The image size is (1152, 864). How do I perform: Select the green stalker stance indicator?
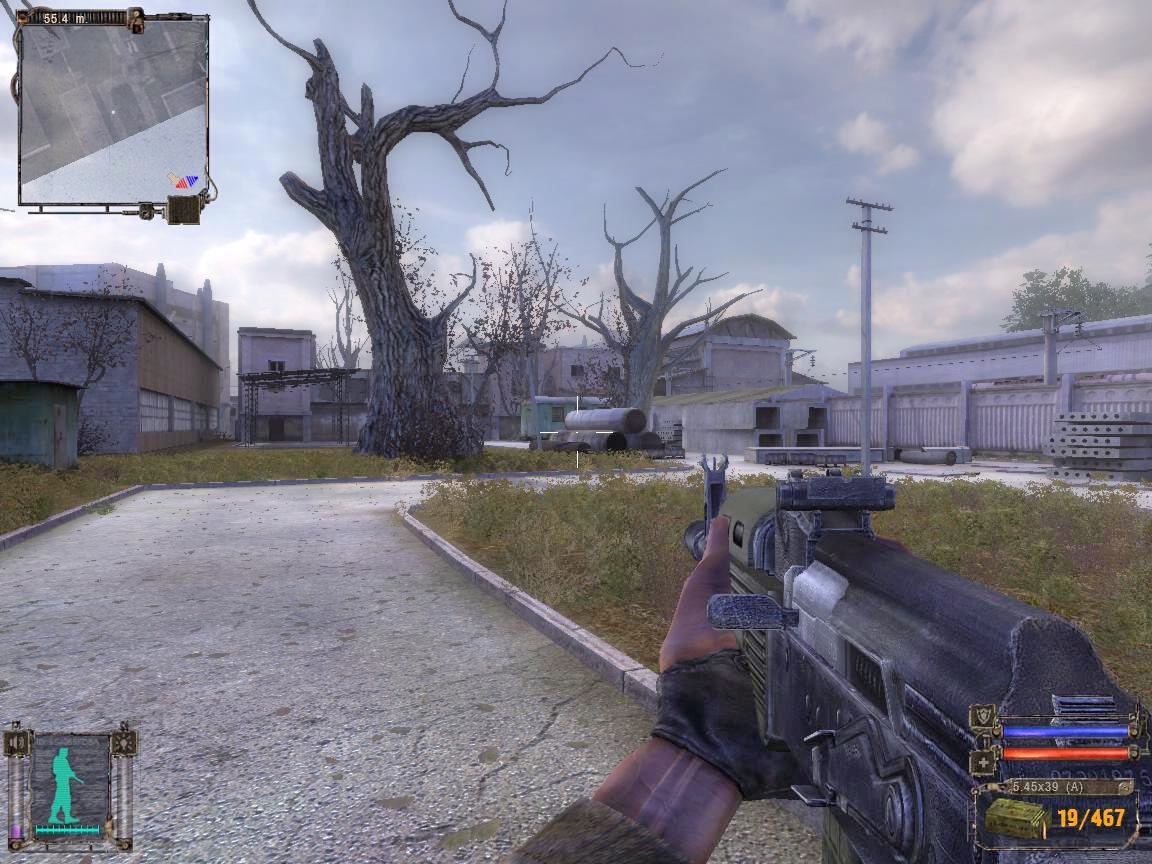[64, 785]
